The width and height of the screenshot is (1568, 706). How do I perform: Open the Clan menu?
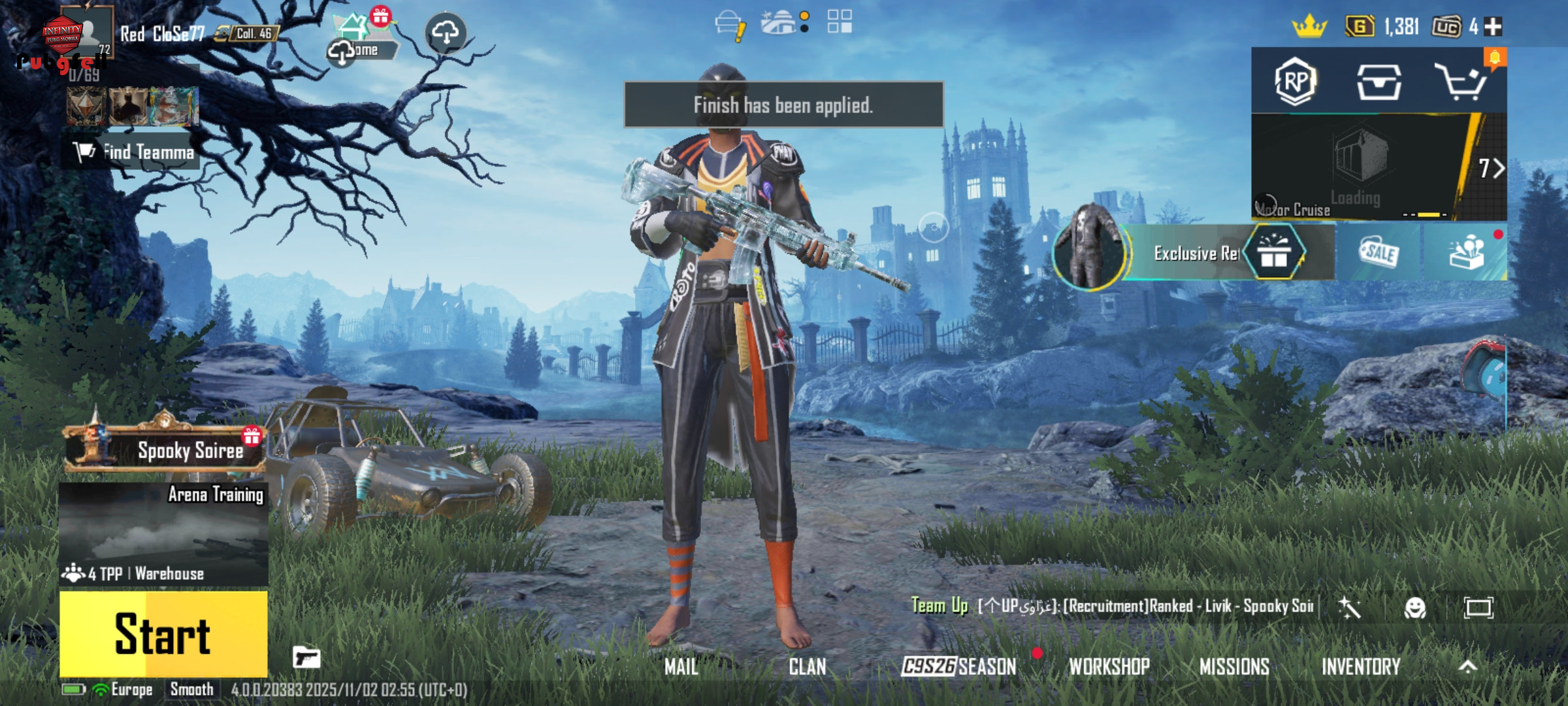pyautogui.click(x=808, y=667)
